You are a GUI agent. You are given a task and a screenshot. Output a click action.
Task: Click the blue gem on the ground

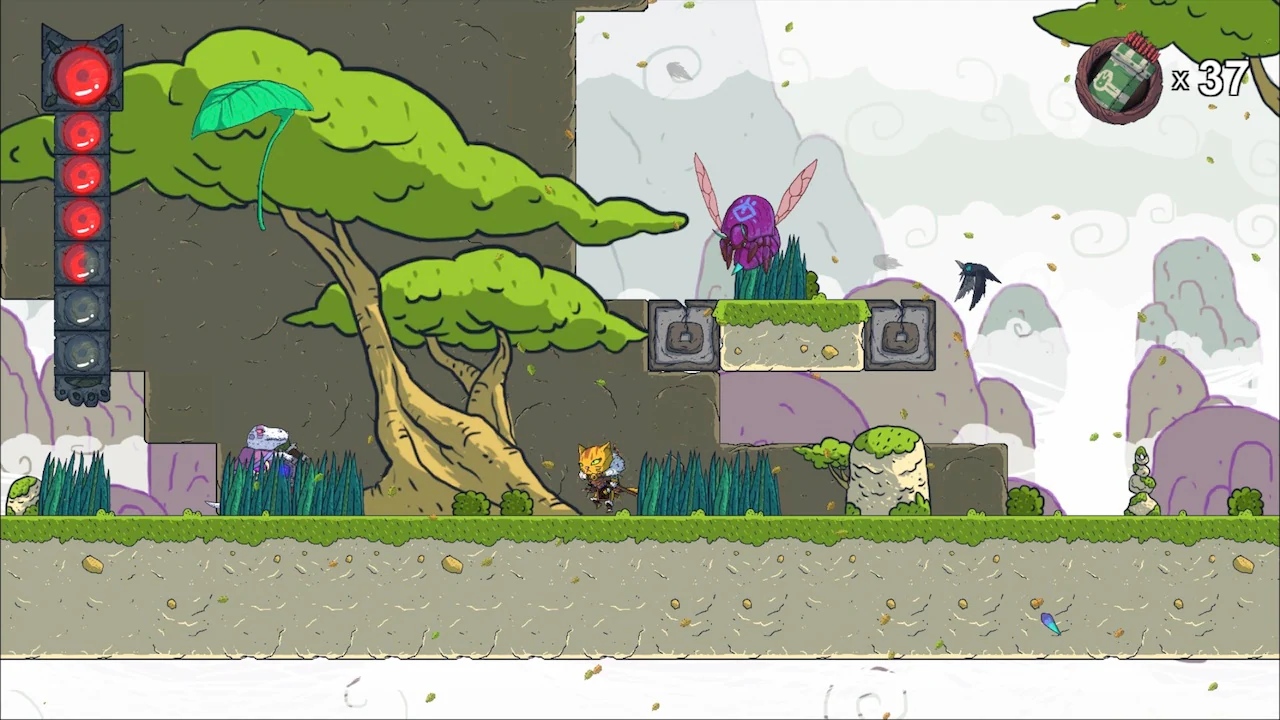click(1052, 625)
